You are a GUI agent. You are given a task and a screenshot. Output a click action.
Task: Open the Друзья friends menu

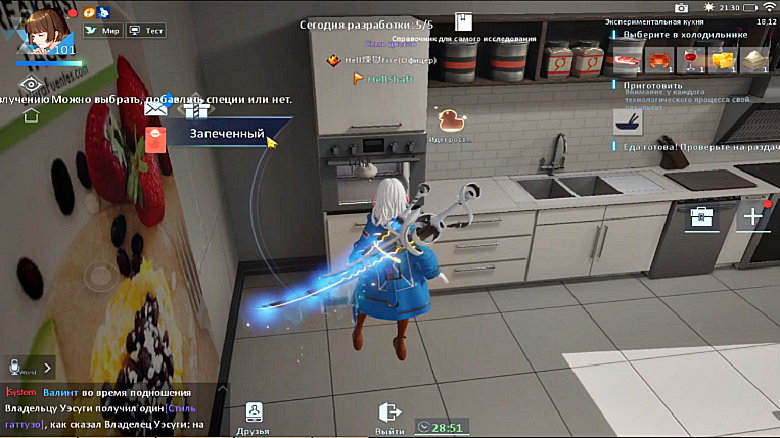click(253, 418)
